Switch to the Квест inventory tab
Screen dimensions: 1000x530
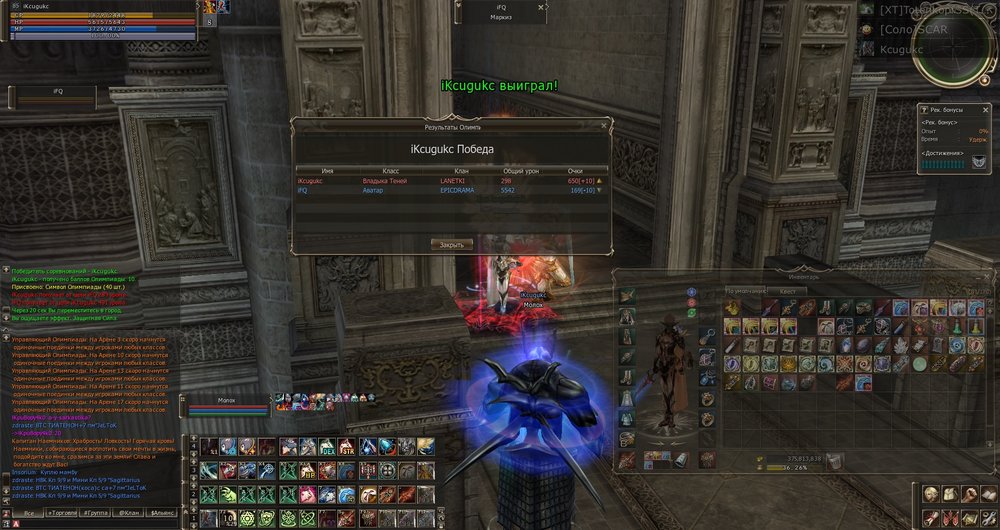point(788,291)
